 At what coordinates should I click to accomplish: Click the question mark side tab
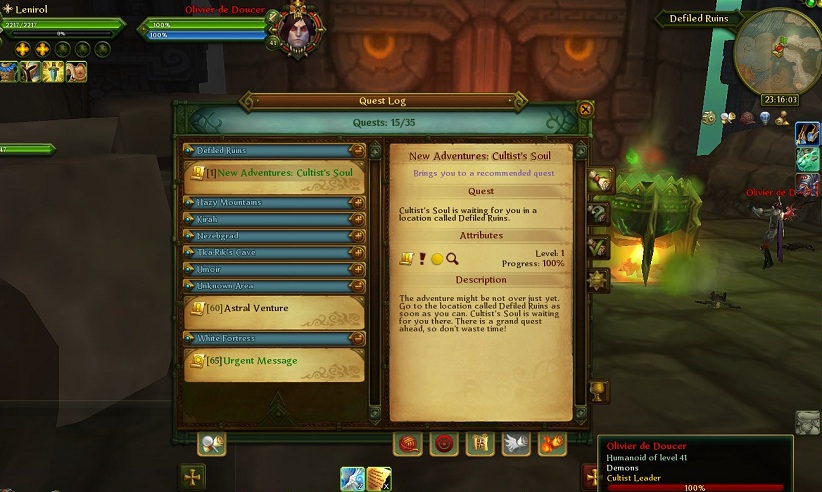point(599,213)
